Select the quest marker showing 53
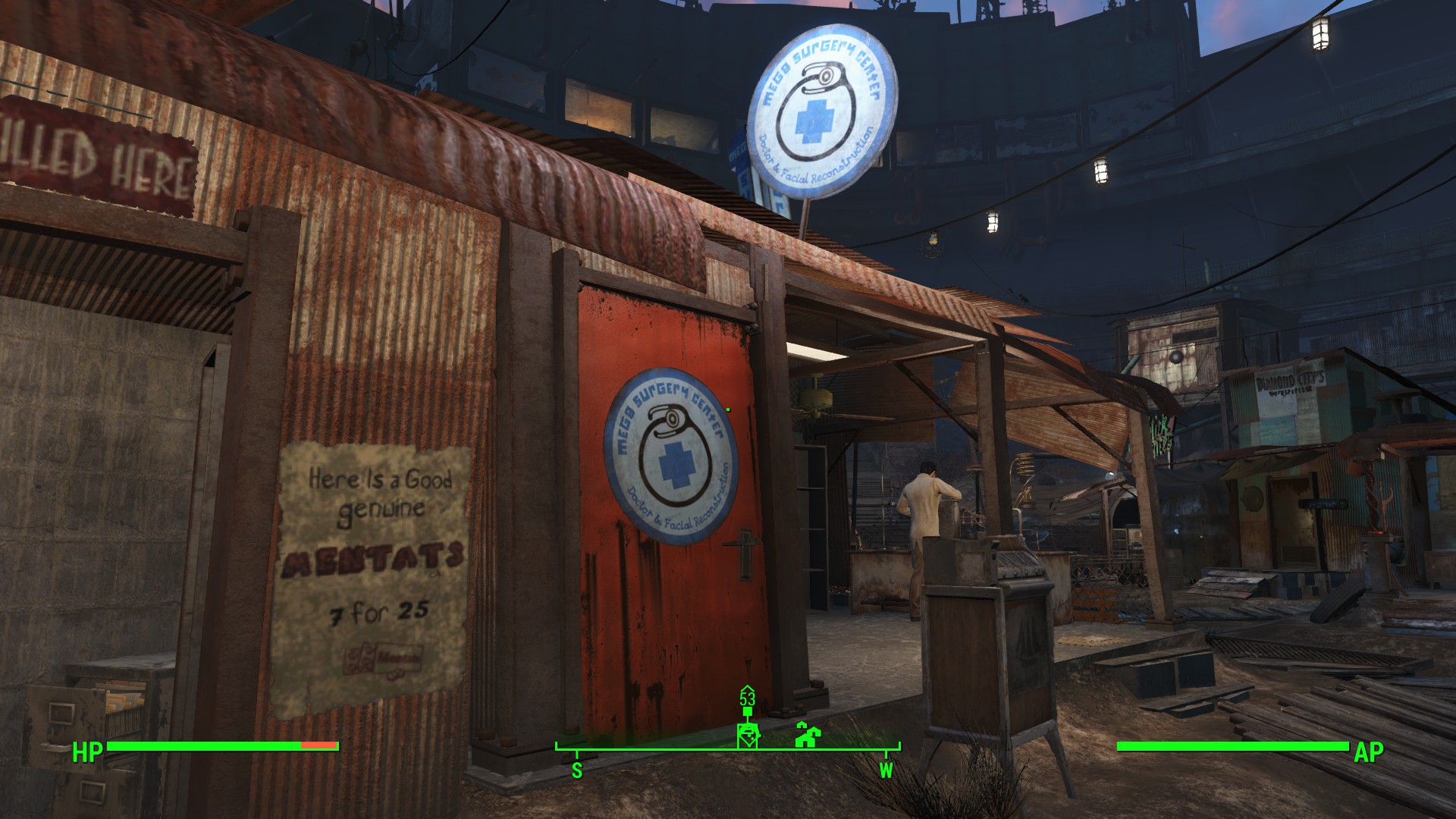Image resolution: width=1456 pixels, height=819 pixels. 748,733
